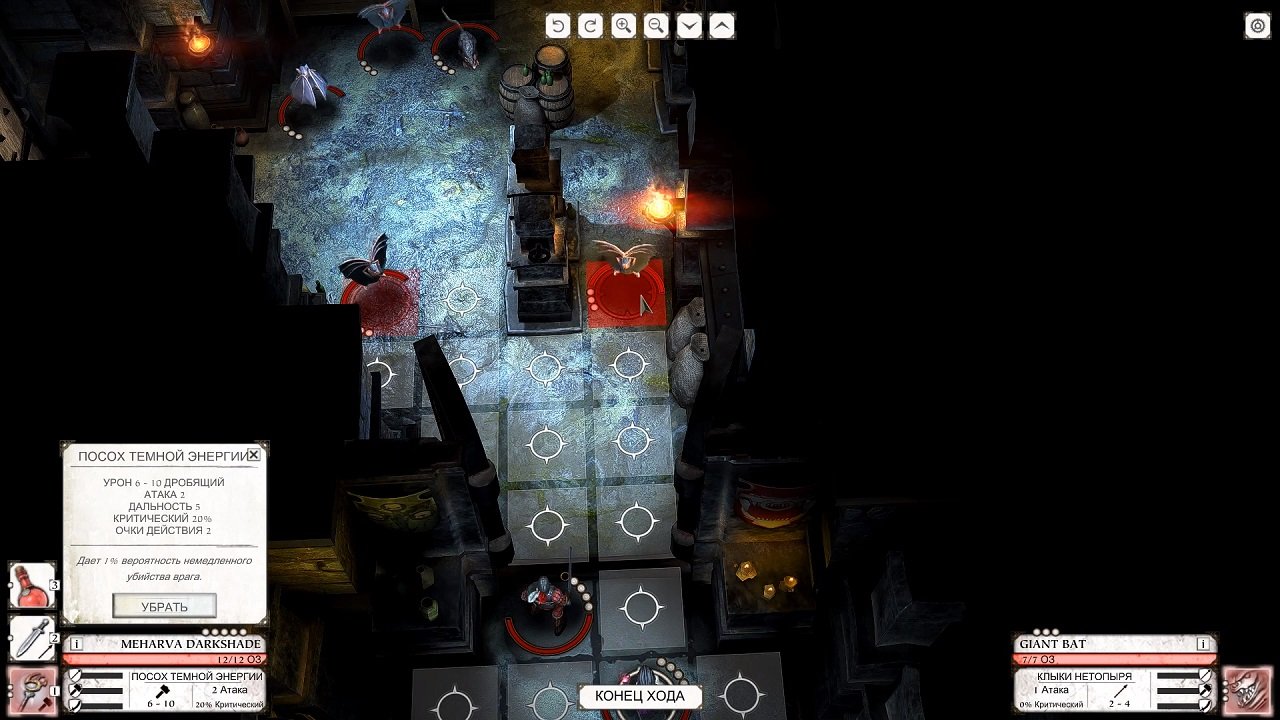Rotate the camera counterclockwise
The height and width of the screenshot is (720, 1280).
coord(558,26)
